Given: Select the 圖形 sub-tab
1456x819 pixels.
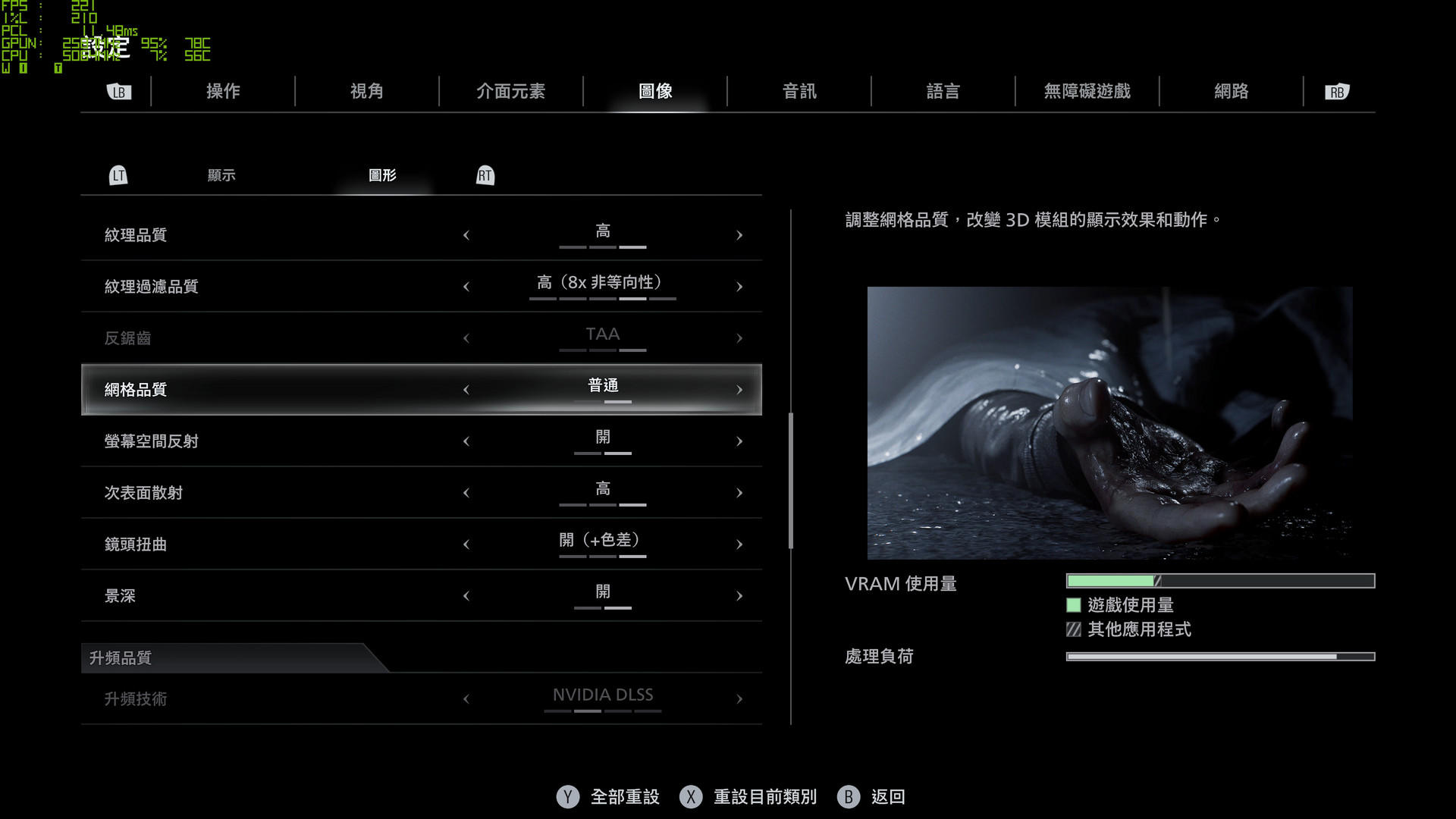Looking at the screenshot, I should click(x=382, y=175).
